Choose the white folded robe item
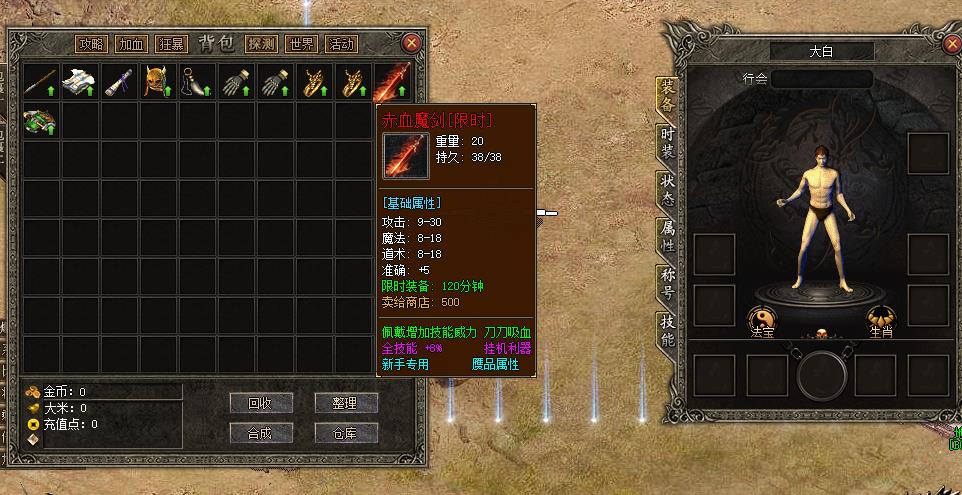 point(78,81)
